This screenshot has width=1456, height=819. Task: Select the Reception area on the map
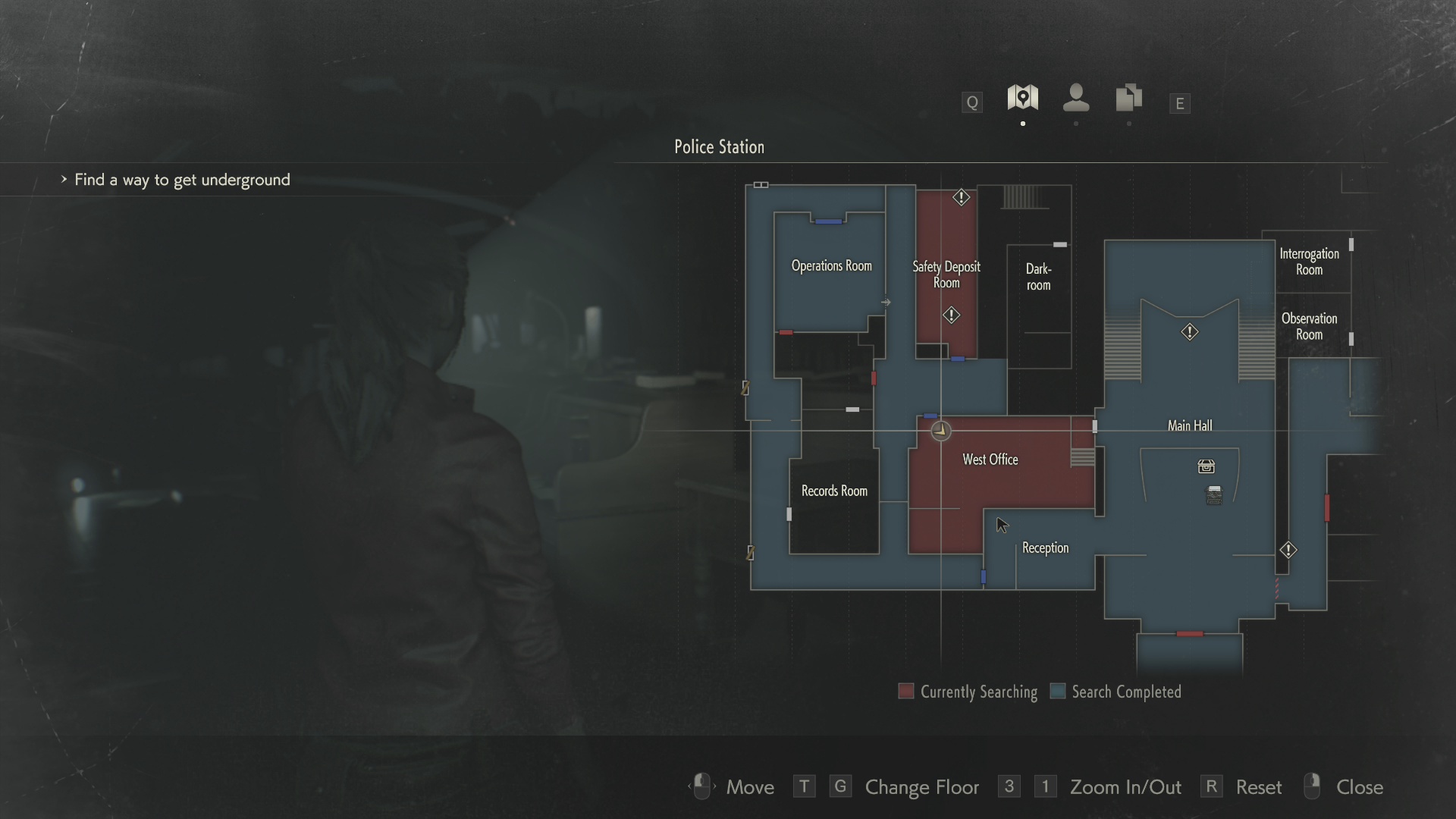point(1045,548)
